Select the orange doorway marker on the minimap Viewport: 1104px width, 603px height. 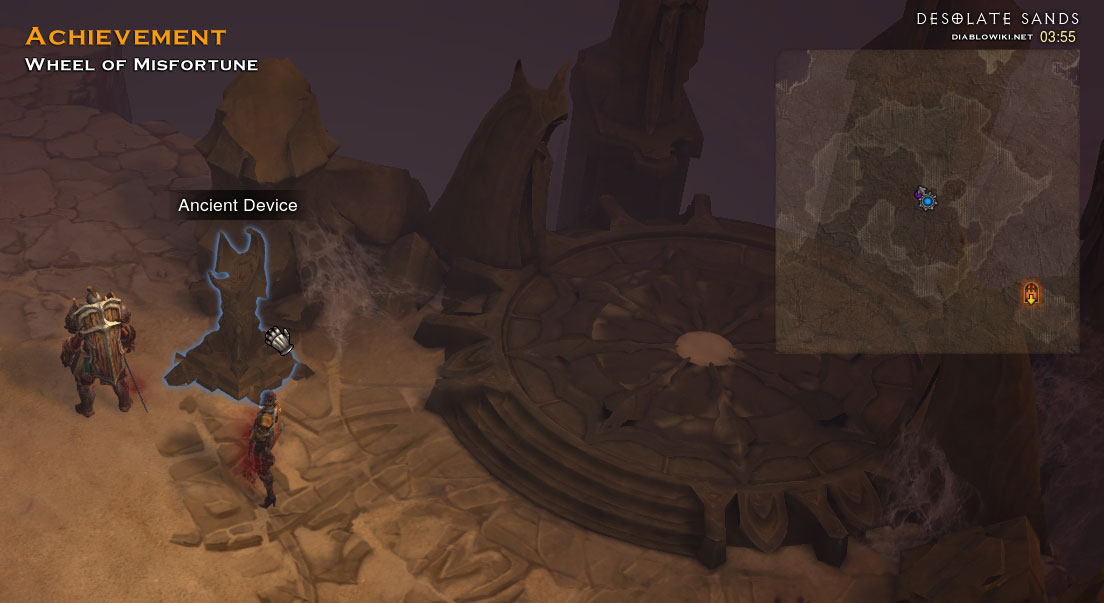pos(1031,294)
